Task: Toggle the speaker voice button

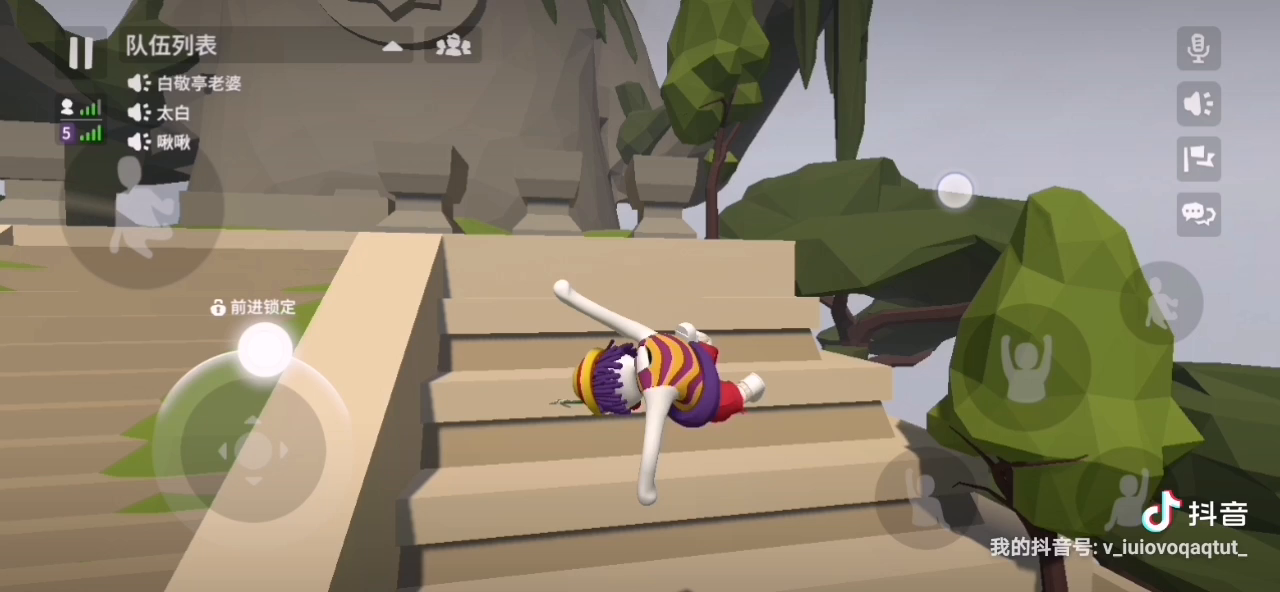Action: point(1198,104)
